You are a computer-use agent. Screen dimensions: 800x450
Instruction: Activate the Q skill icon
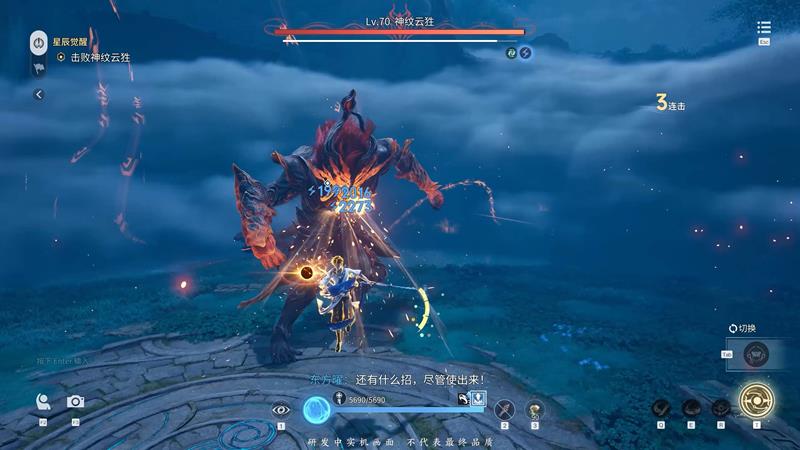[x=660, y=407]
